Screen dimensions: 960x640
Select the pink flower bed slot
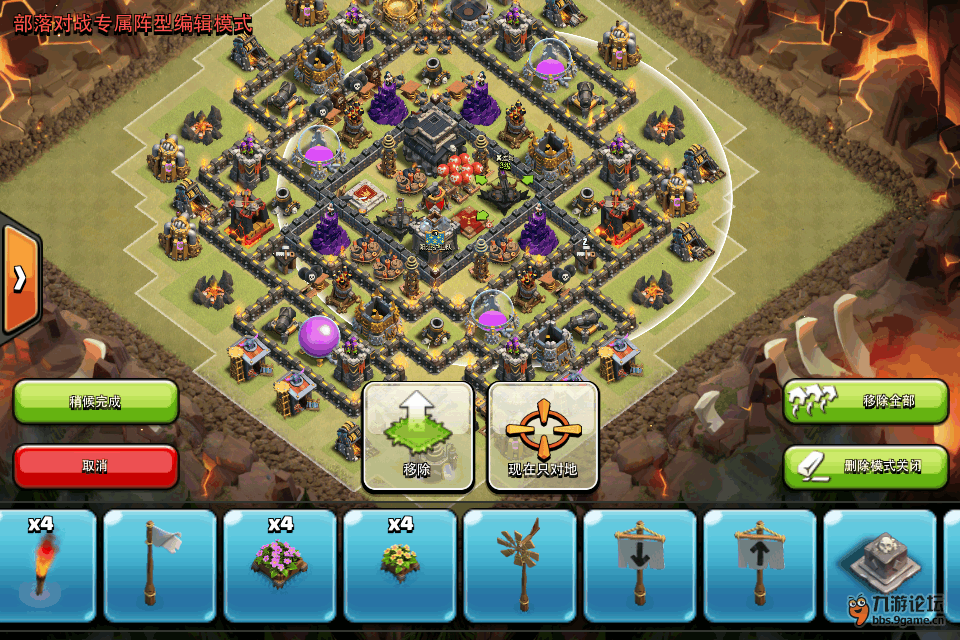pos(280,566)
